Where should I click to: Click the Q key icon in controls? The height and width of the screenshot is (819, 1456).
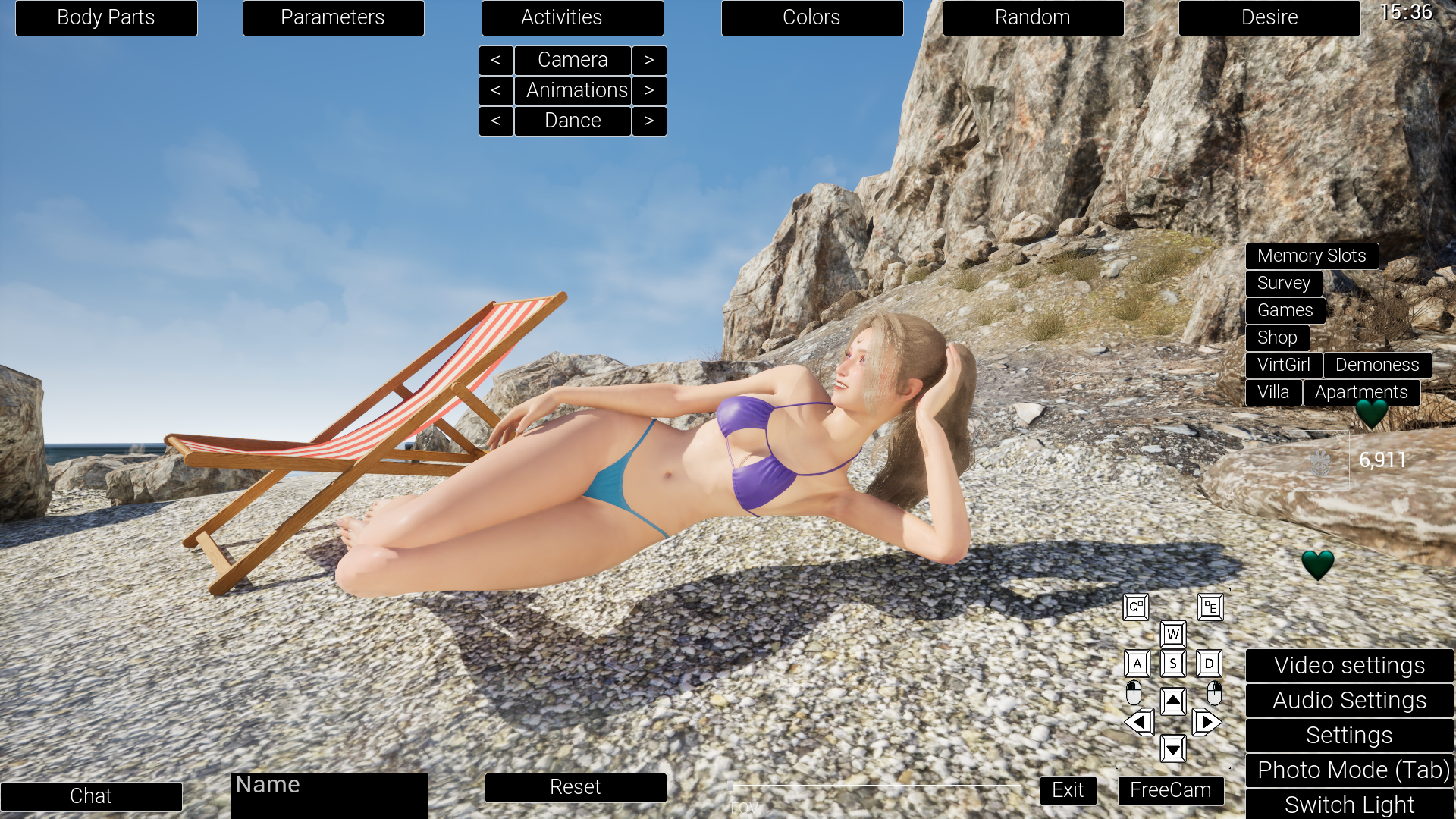pyautogui.click(x=1135, y=607)
